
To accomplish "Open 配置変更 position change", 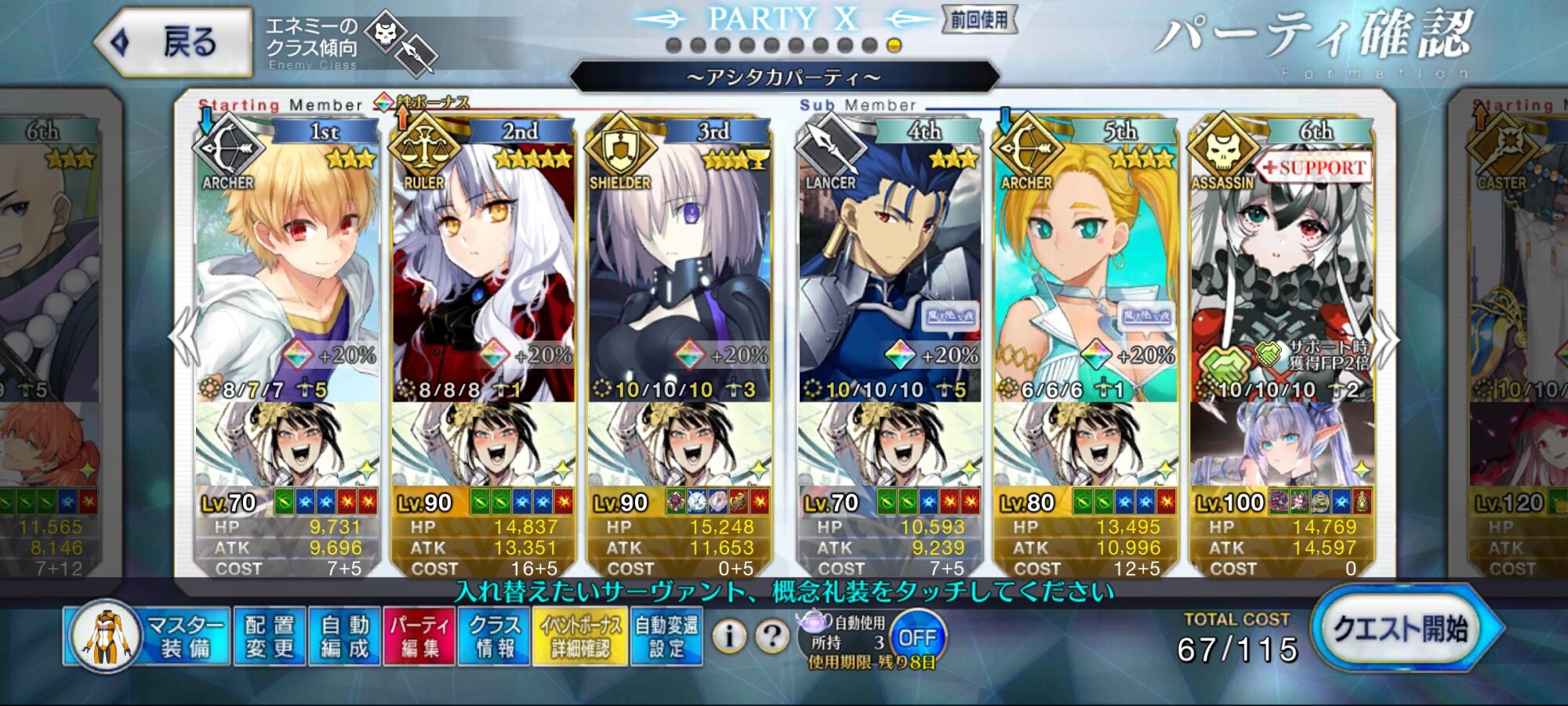I will coord(270,637).
